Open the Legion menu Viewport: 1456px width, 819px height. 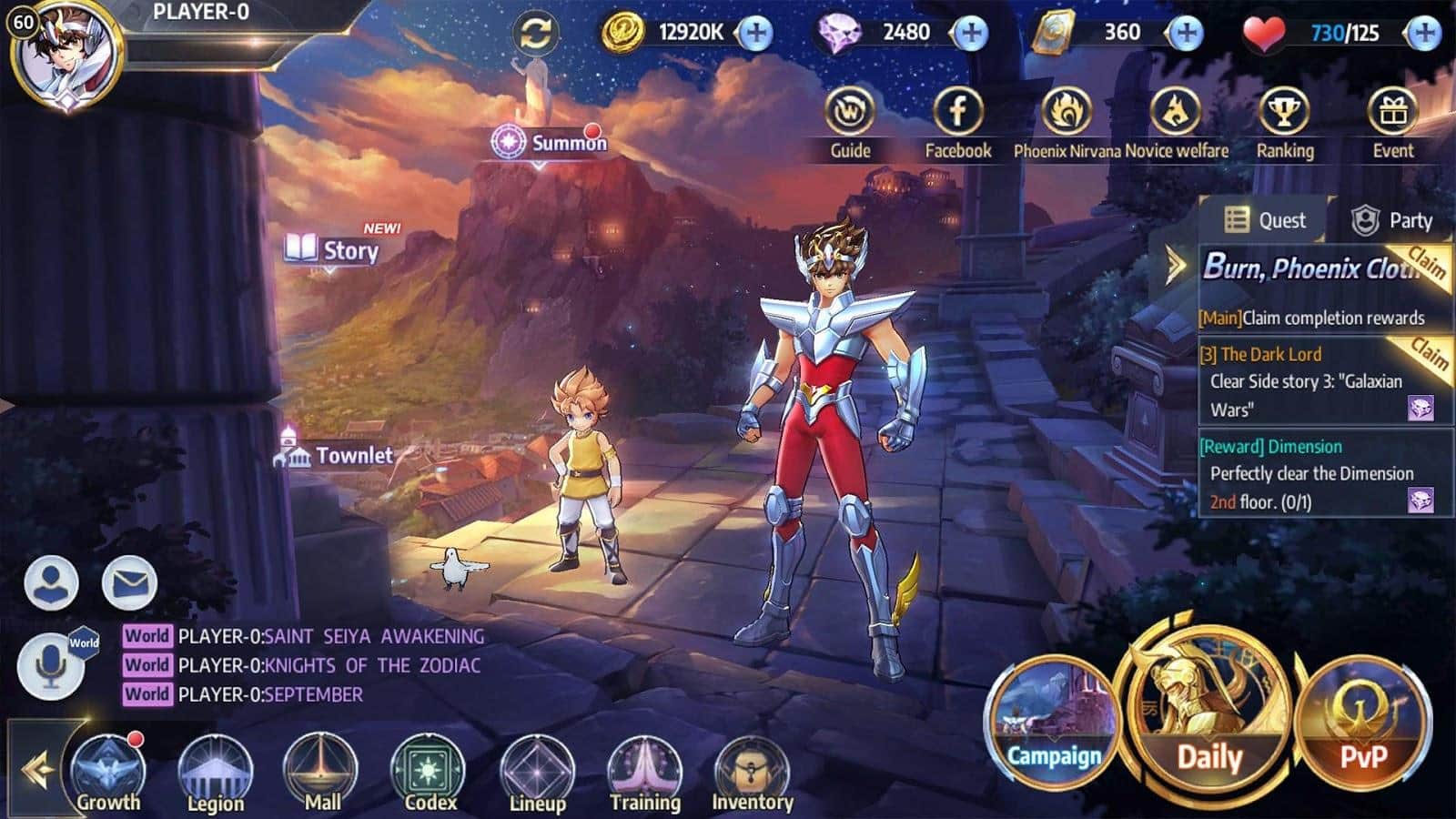pyautogui.click(x=215, y=773)
